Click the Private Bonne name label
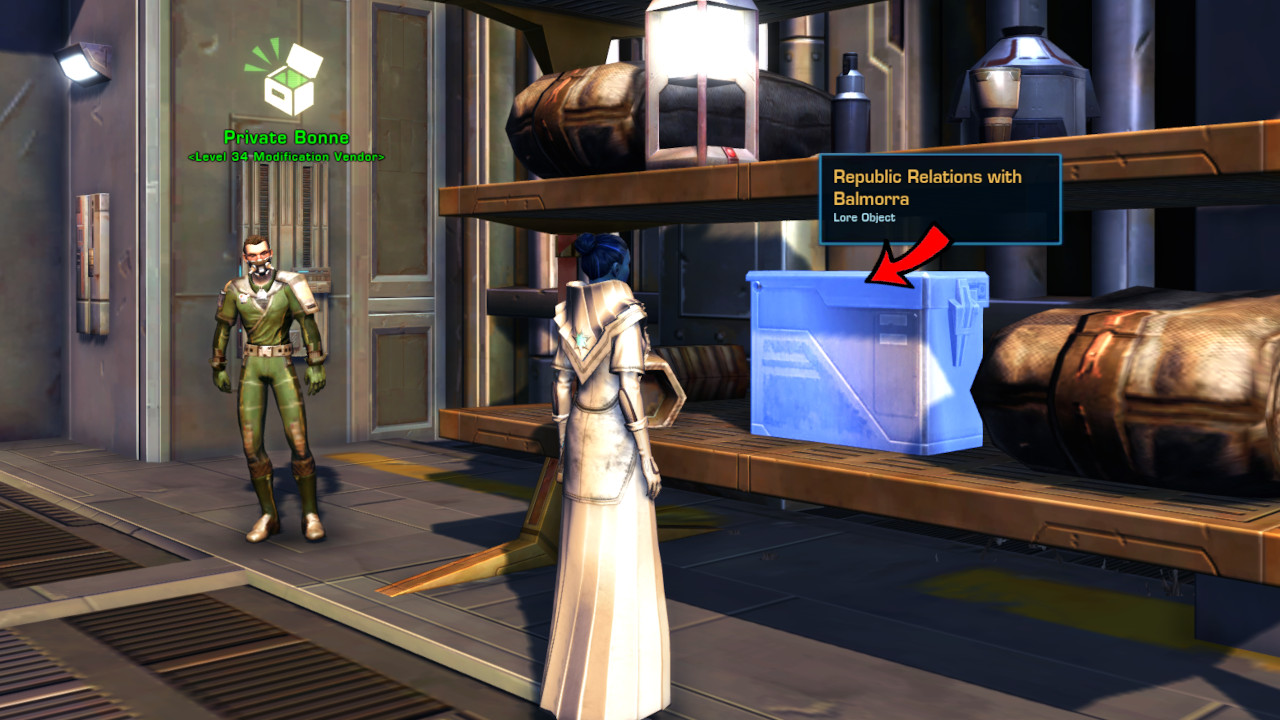Viewport: 1280px width, 720px height. pos(288,137)
